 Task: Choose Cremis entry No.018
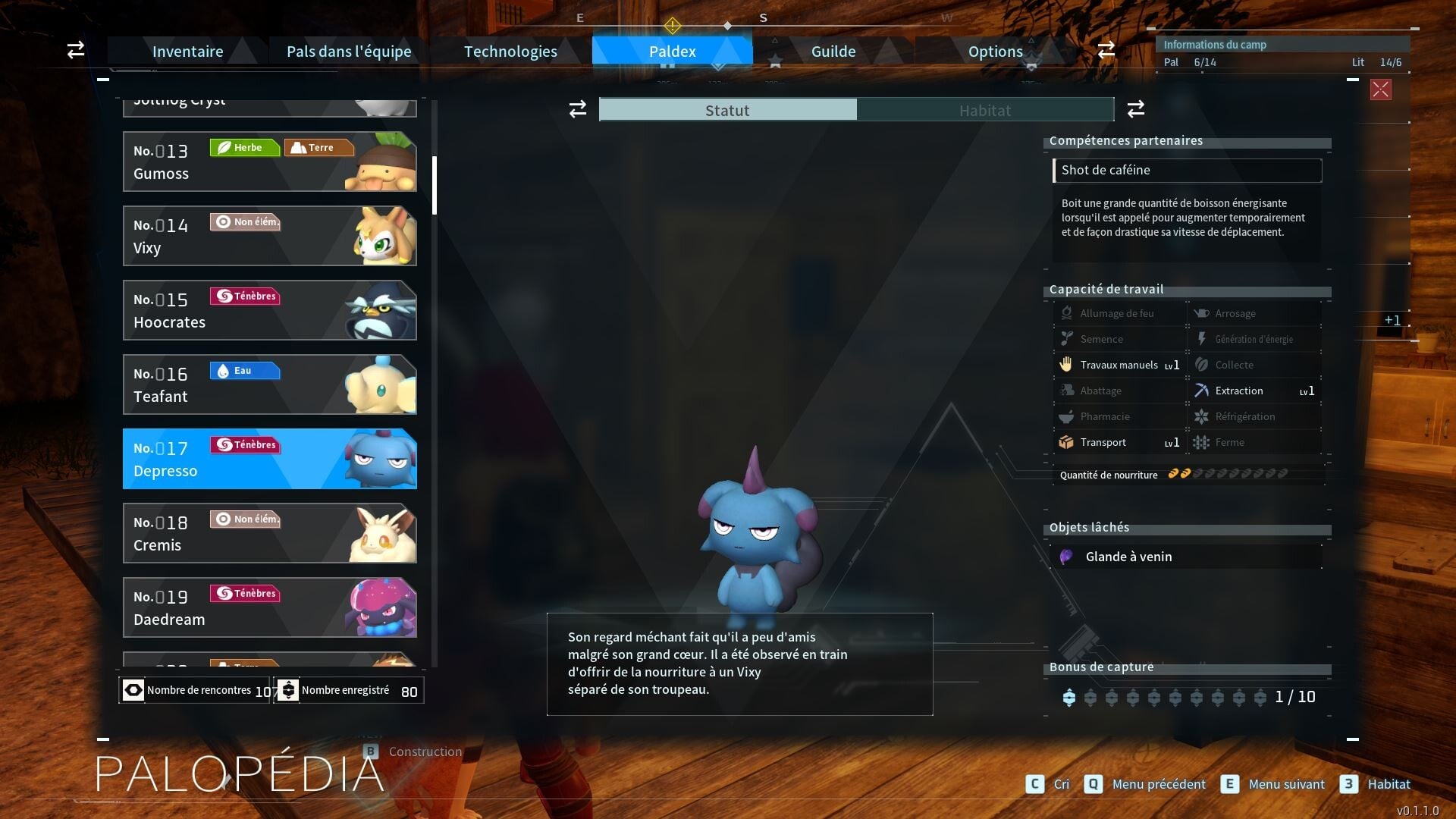[x=269, y=533]
